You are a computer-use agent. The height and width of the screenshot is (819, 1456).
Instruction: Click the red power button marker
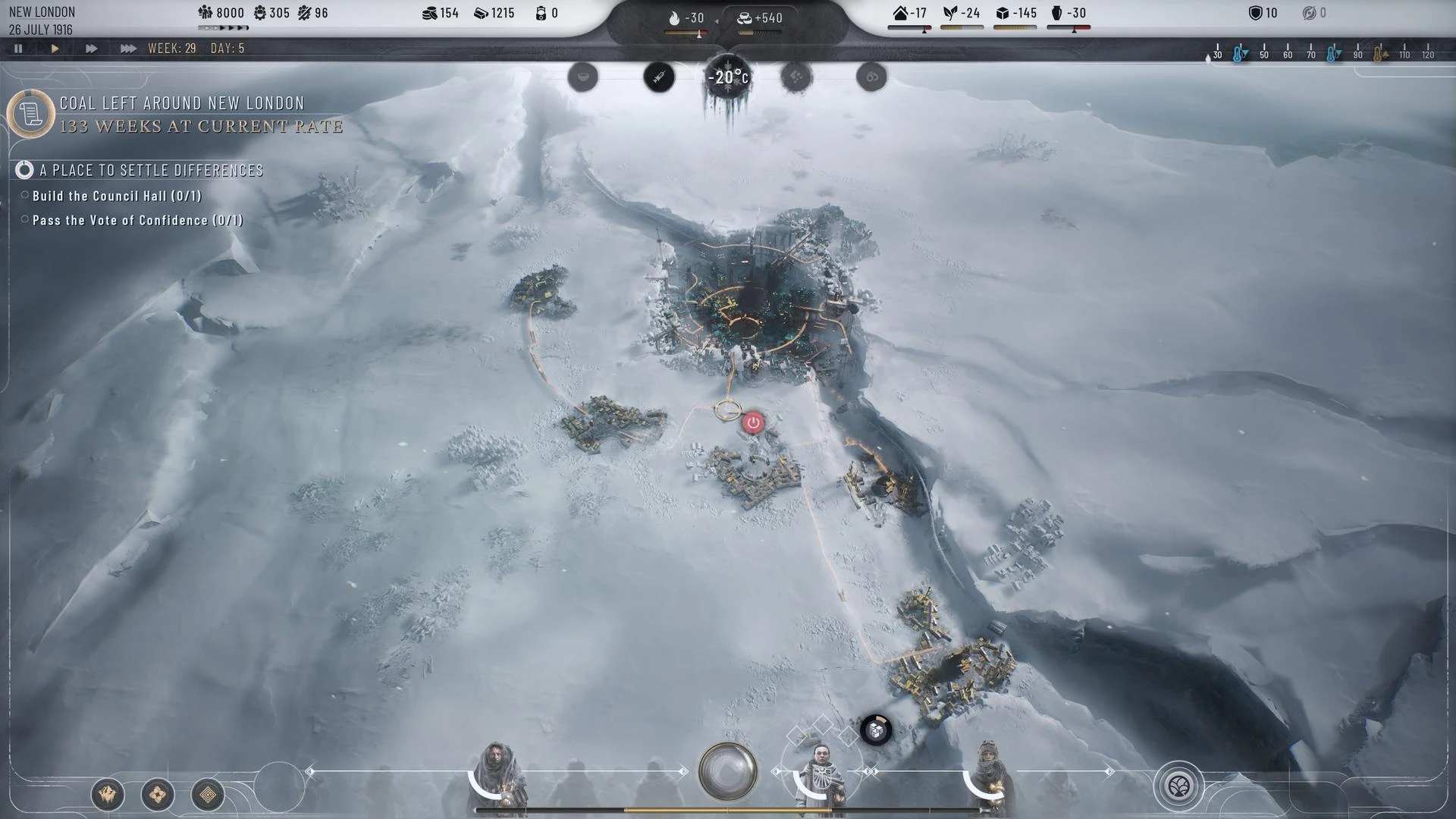pyautogui.click(x=753, y=422)
